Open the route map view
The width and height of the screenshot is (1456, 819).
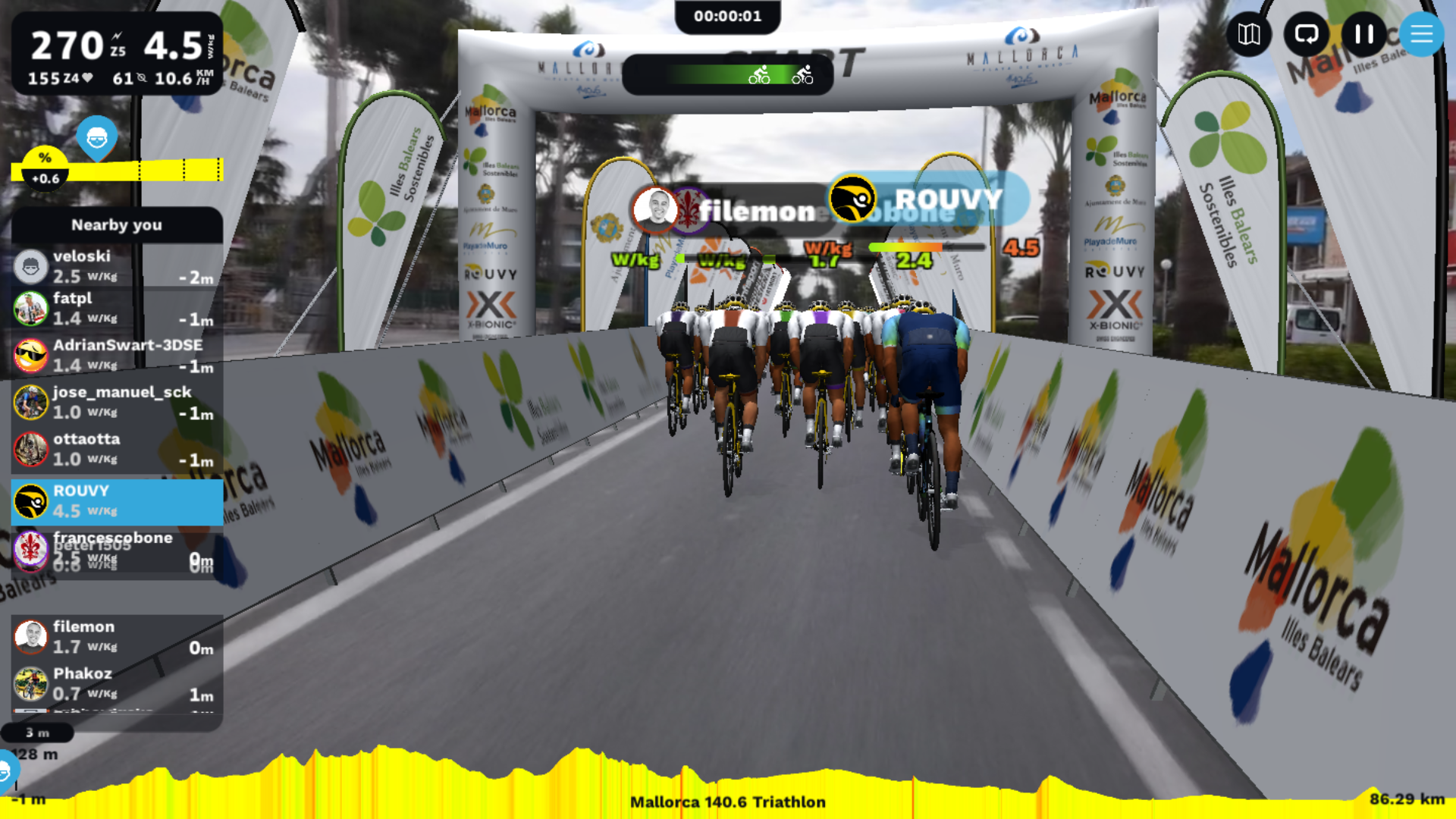[x=1248, y=34]
